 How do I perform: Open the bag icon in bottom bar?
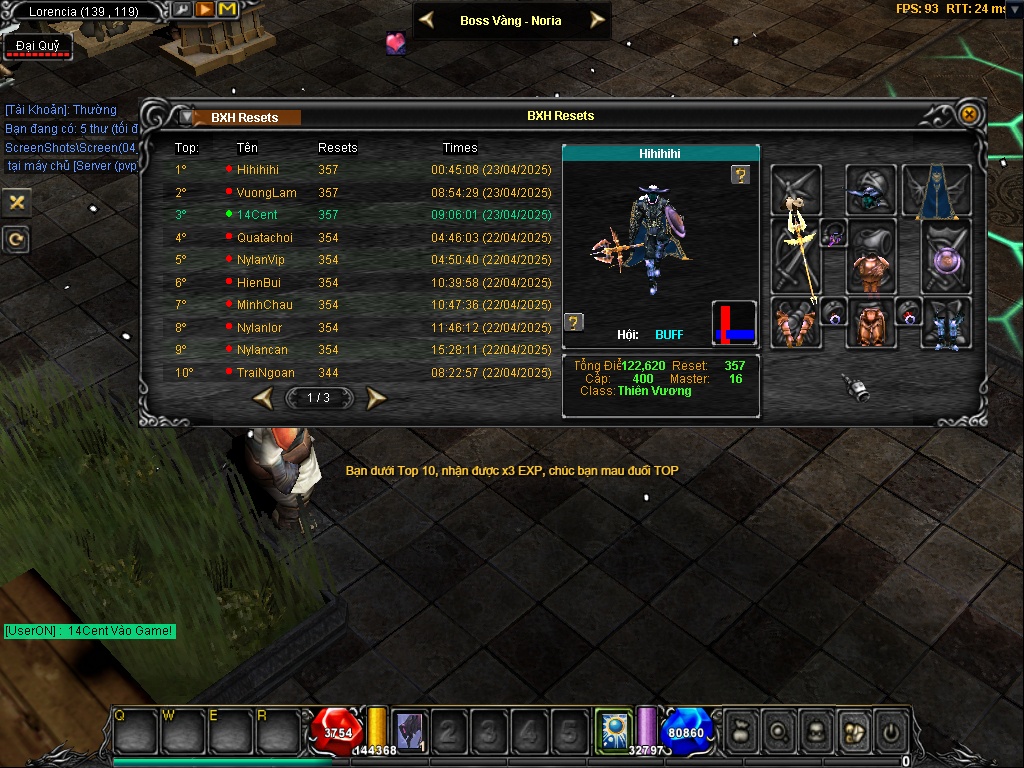pos(739,731)
